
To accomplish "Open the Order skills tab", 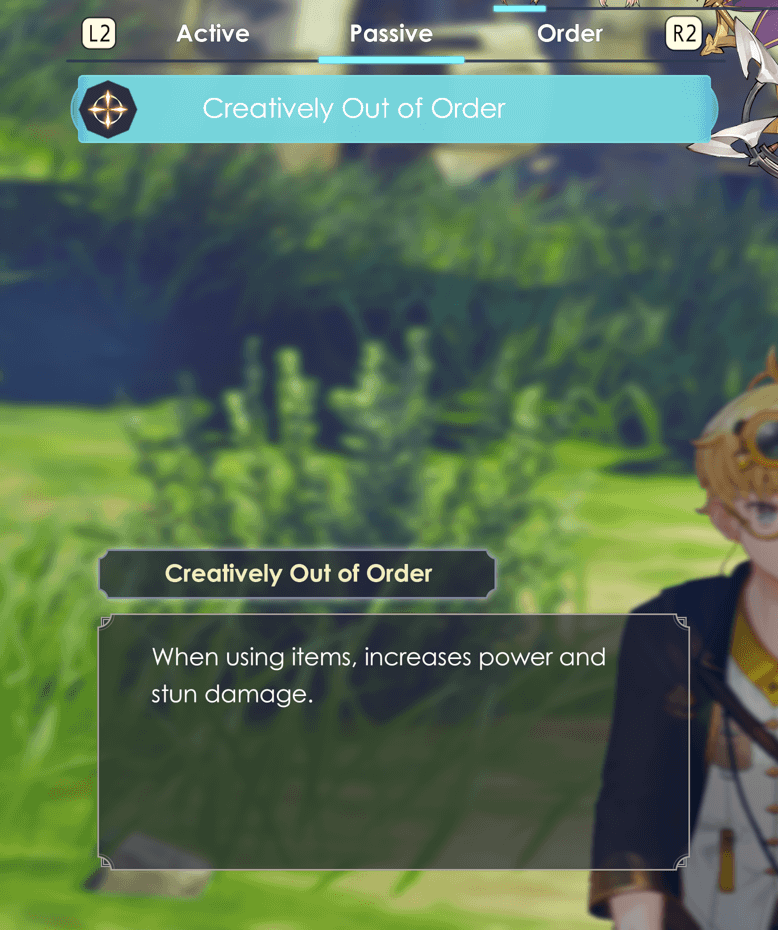I will (x=569, y=34).
